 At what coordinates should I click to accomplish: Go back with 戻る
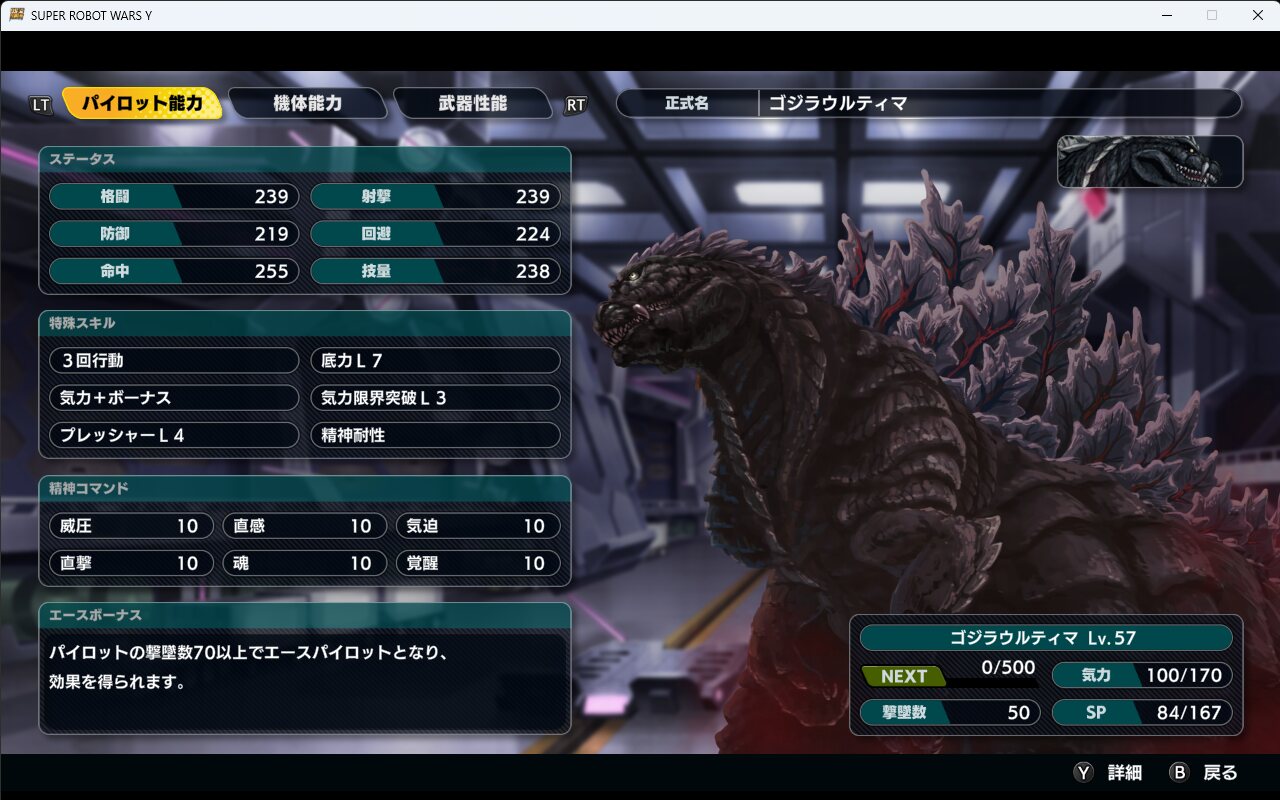click(x=1205, y=772)
